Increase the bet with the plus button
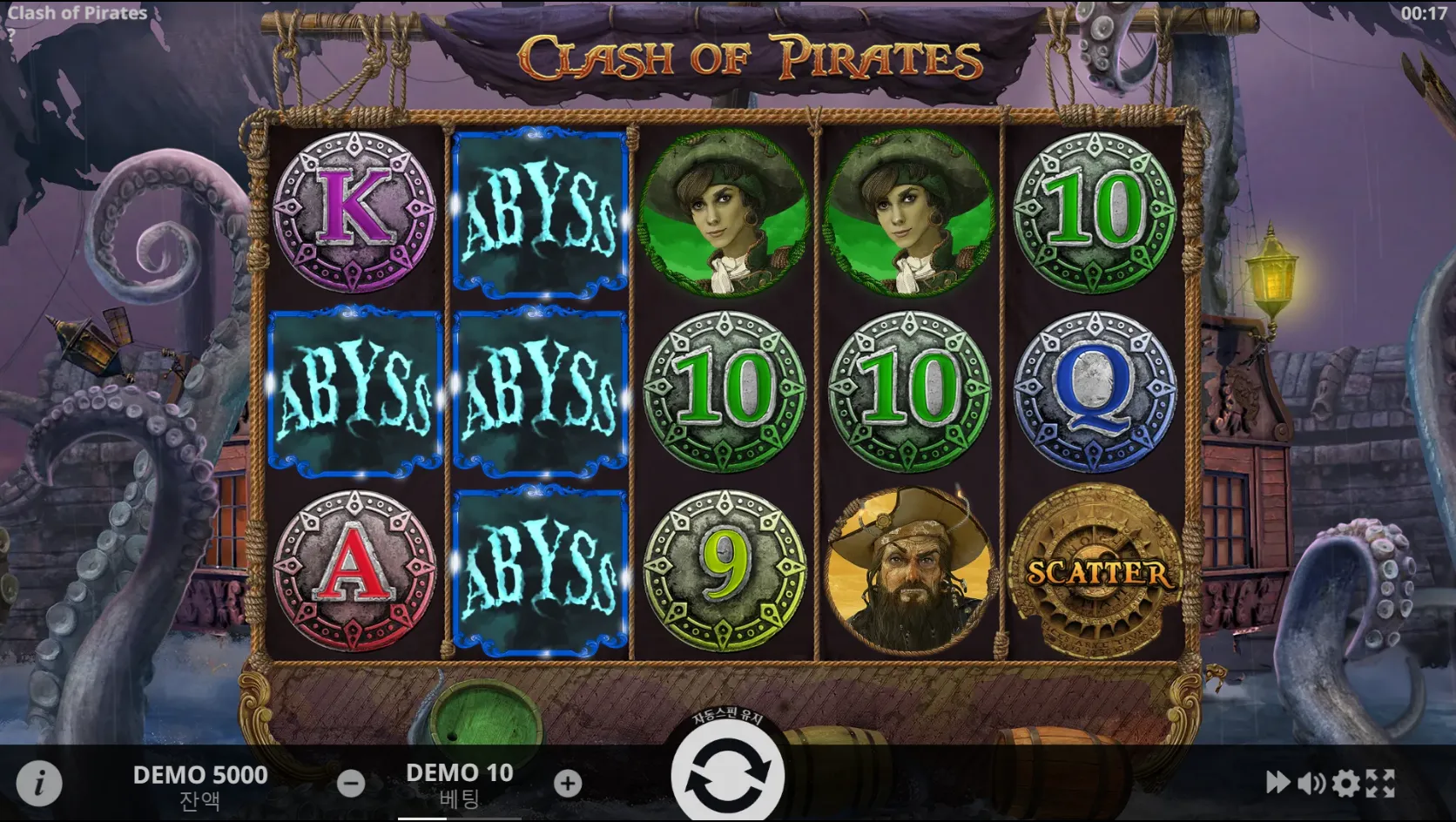This screenshot has height=822, width=1456. 568,783
